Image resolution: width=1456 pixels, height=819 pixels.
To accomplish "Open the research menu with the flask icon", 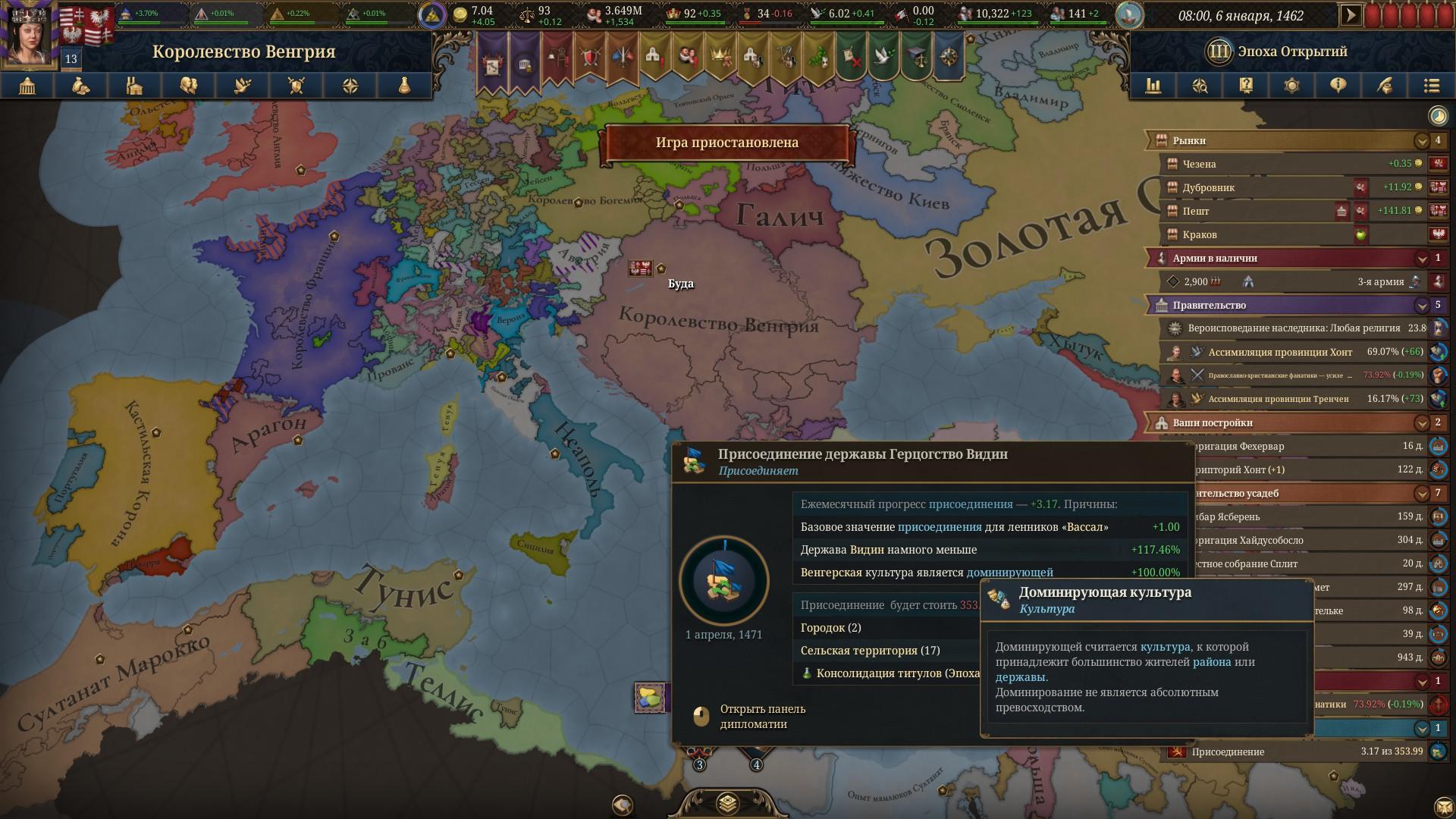I will point(404,86).
